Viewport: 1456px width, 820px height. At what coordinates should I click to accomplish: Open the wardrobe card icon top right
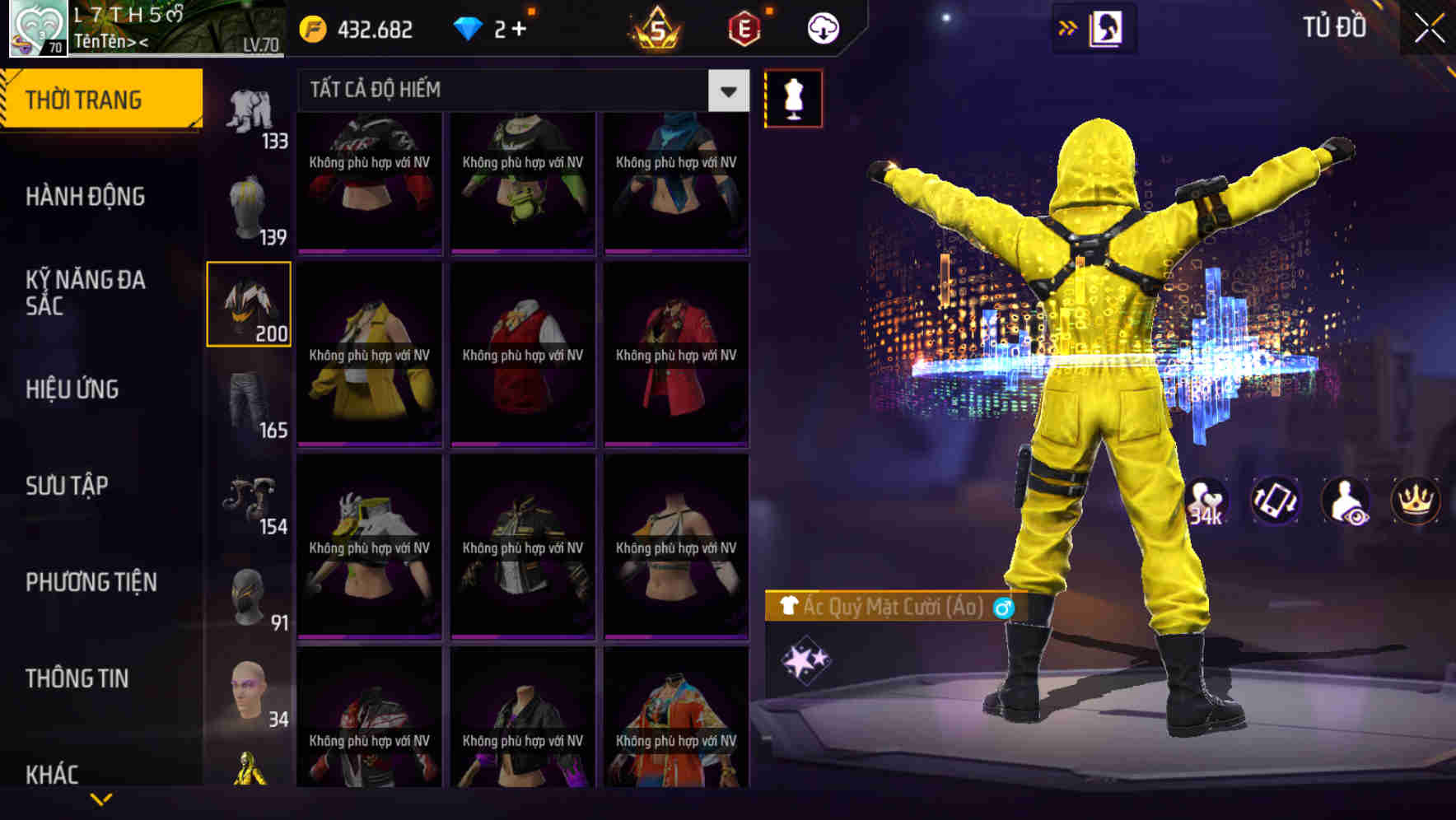1108,27
